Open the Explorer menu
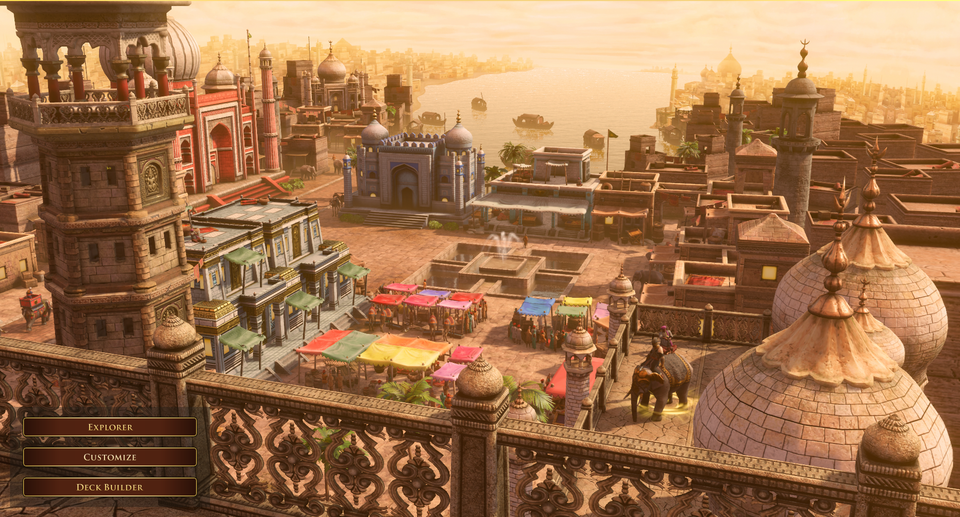The width and height of the screenshot is (960, 517). 110,427
